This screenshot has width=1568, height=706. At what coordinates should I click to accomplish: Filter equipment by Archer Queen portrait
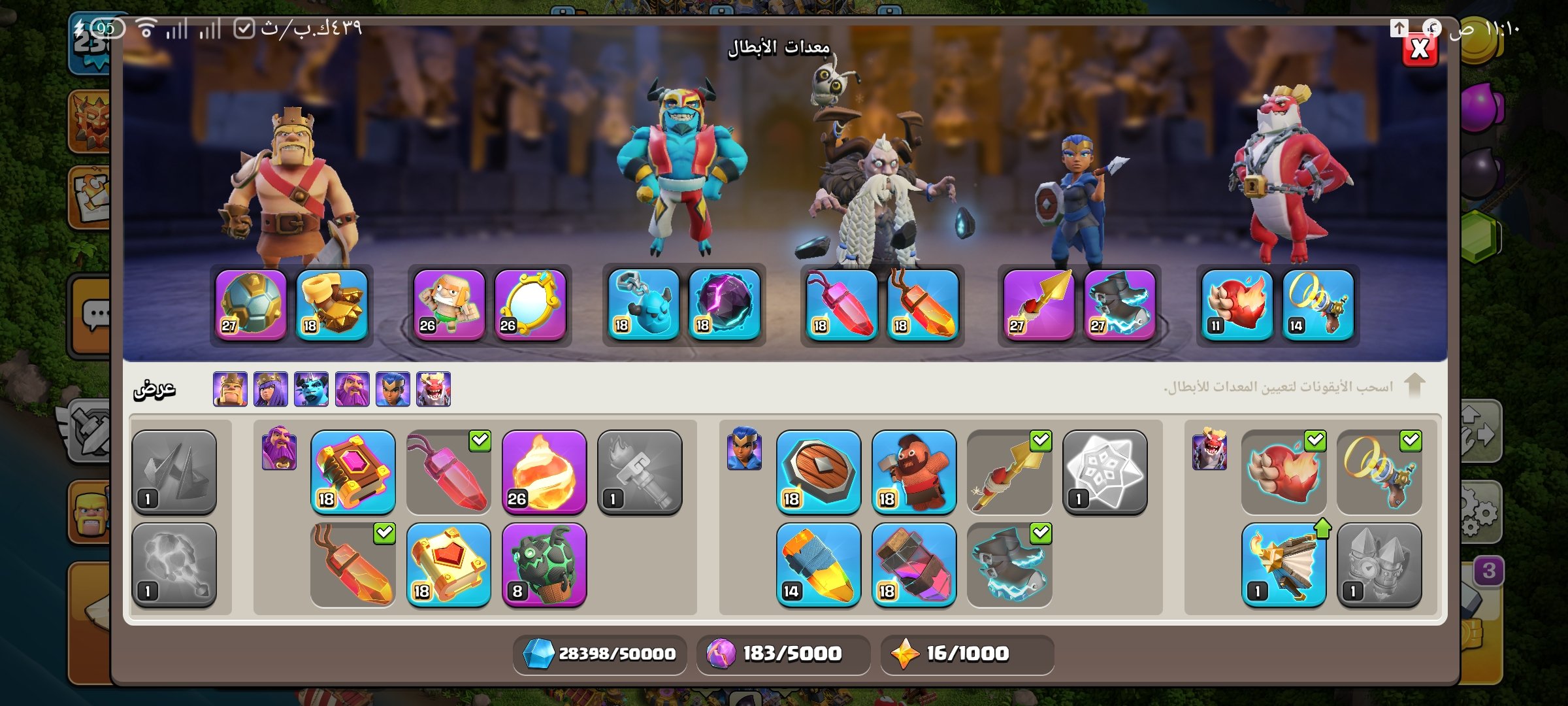pos(270,389)
